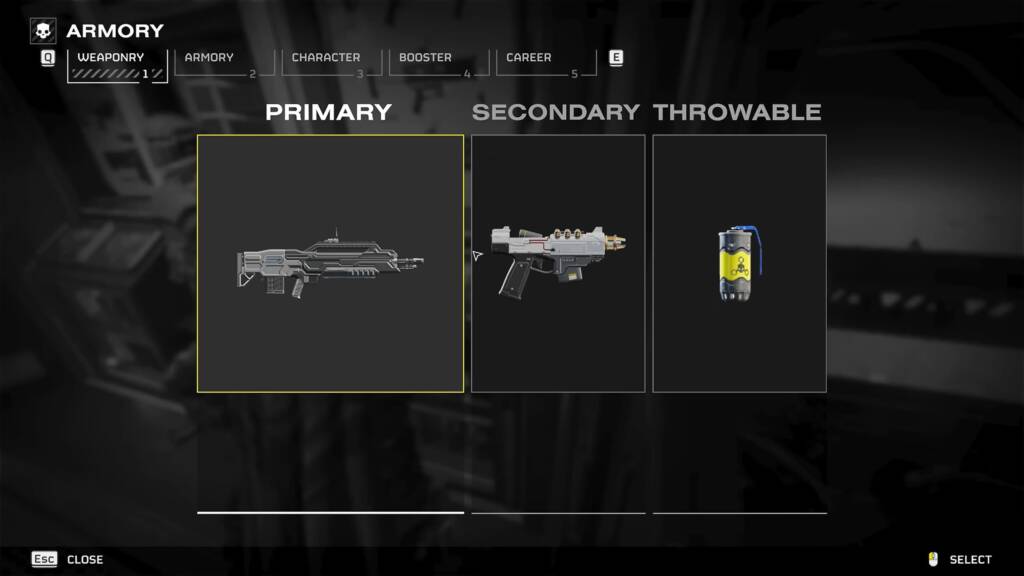Image resolution: width=1024 pixels, height=576 pixels.
Task: Show the Booster tab
Action: tap(436, 62)
